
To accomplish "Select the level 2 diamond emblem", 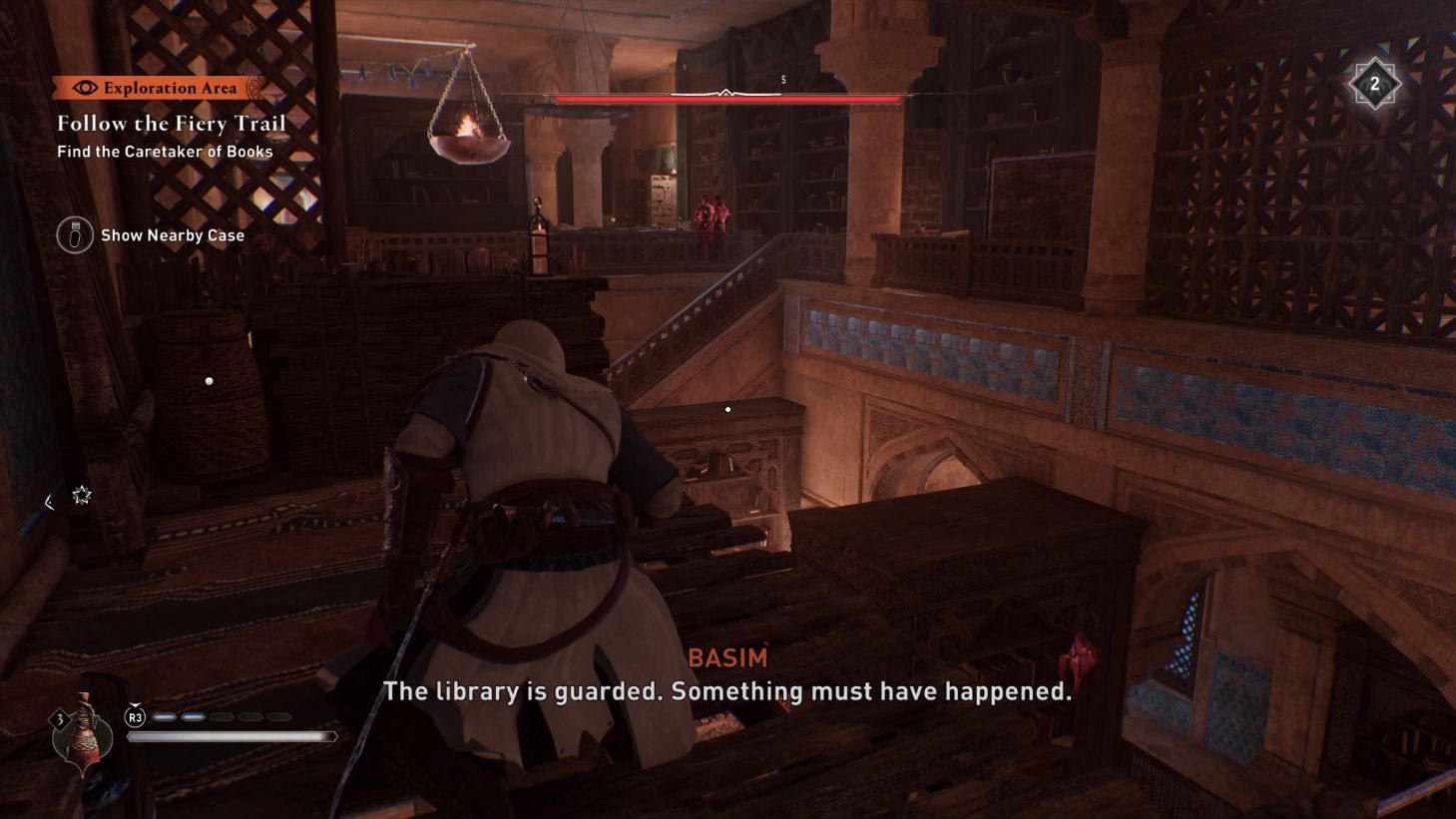I will [1376, 84].
